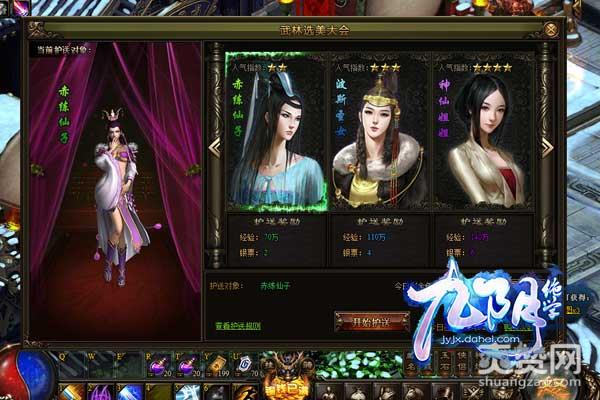Show previous beauties with left arrow

tap(214, 147)
